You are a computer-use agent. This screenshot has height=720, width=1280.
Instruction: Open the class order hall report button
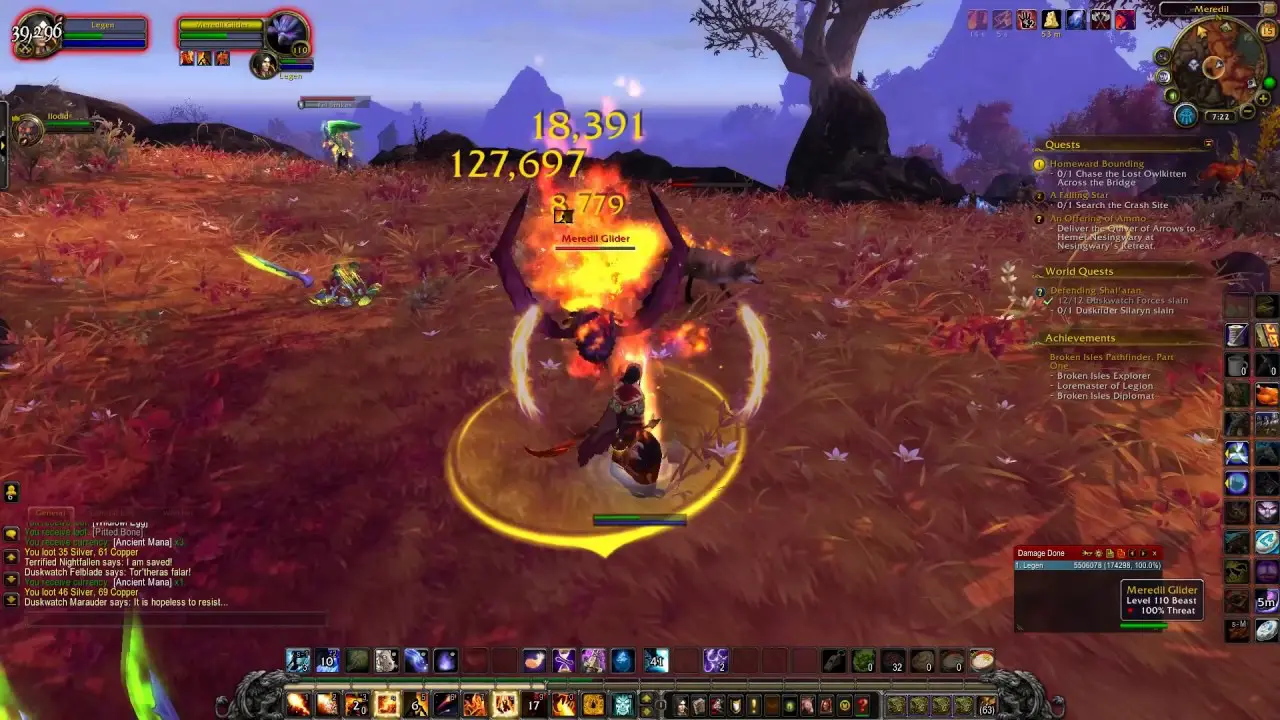(x=1186, y=115)
